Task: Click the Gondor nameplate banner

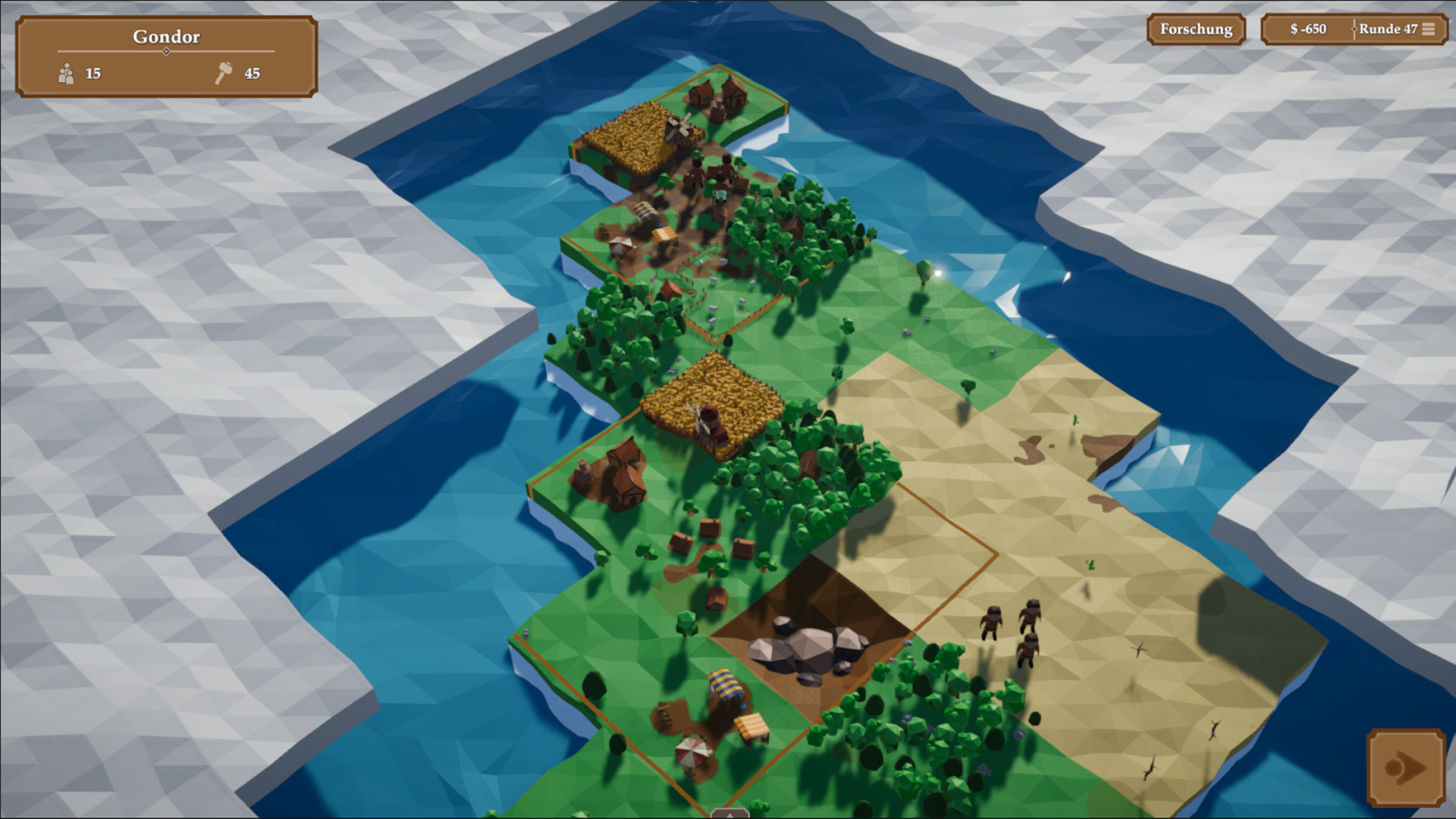Action: tap(166, 36)
